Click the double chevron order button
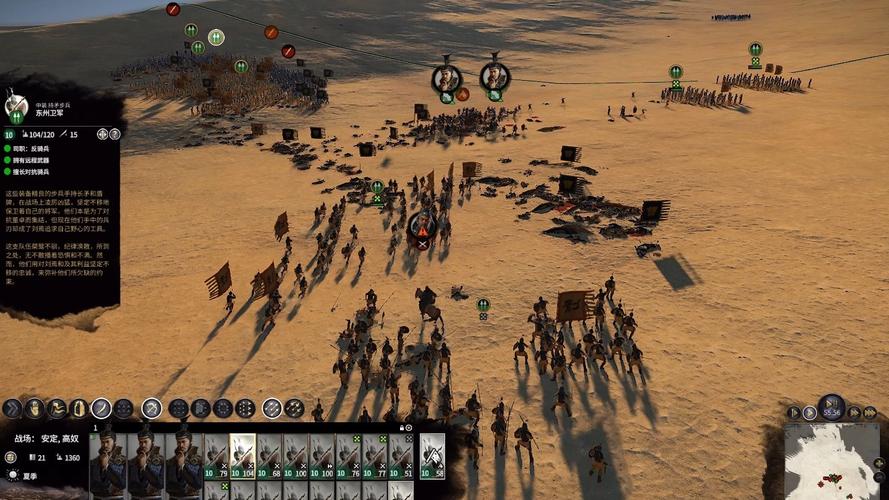The image size is (889, 500). point(12,408)
